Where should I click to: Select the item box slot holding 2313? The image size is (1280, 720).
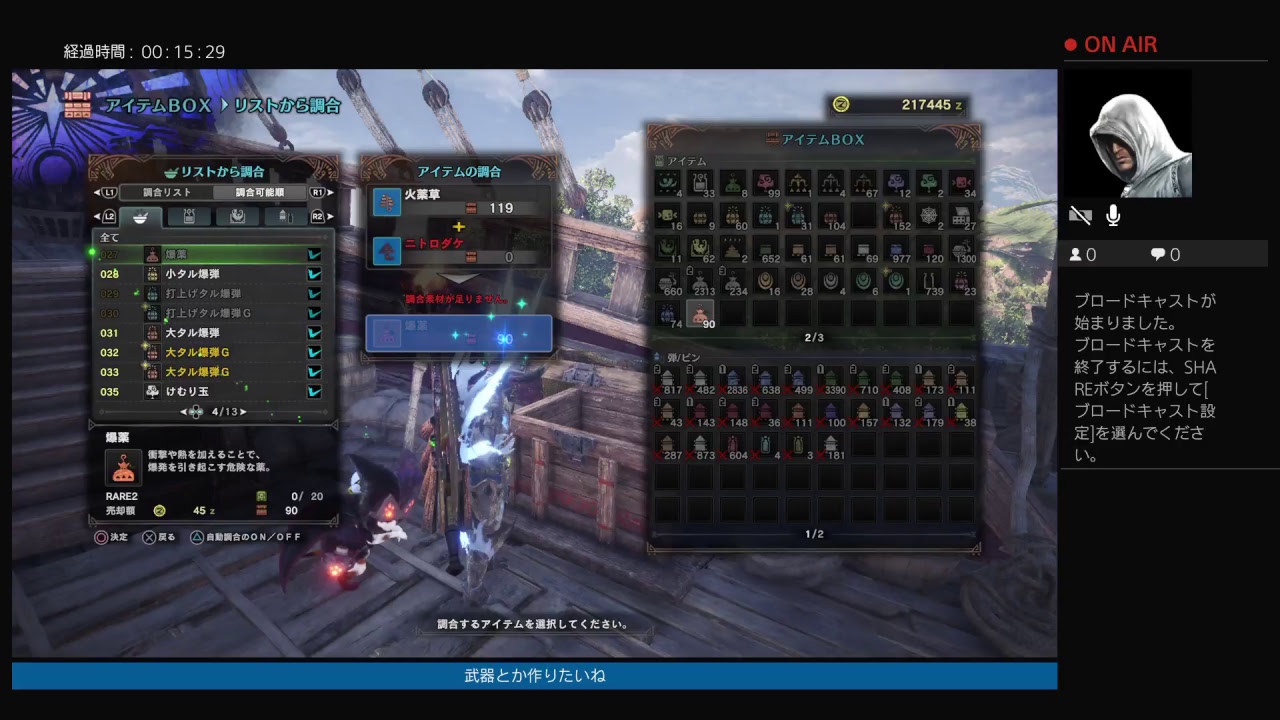click(x=700, y=282)
